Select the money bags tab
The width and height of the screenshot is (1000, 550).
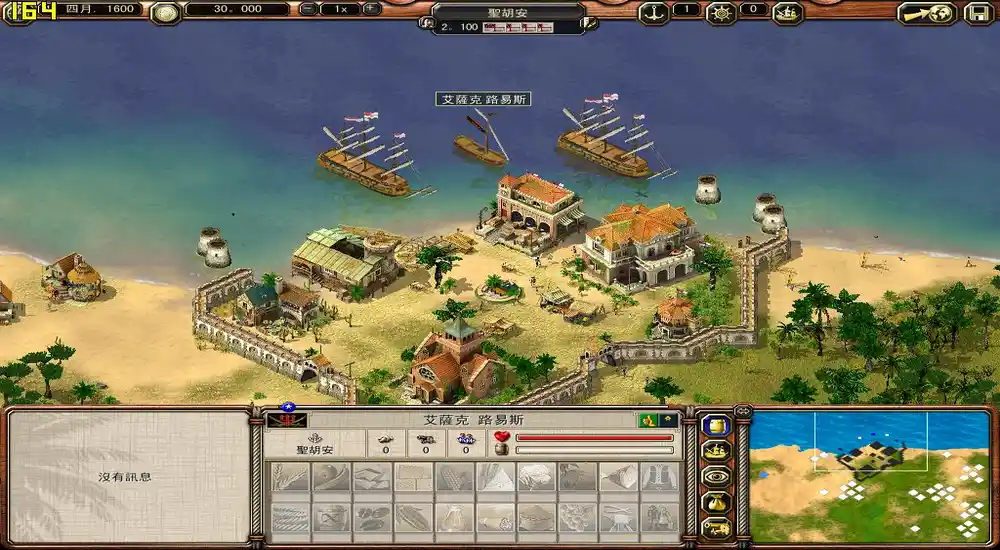coord(716,502)
